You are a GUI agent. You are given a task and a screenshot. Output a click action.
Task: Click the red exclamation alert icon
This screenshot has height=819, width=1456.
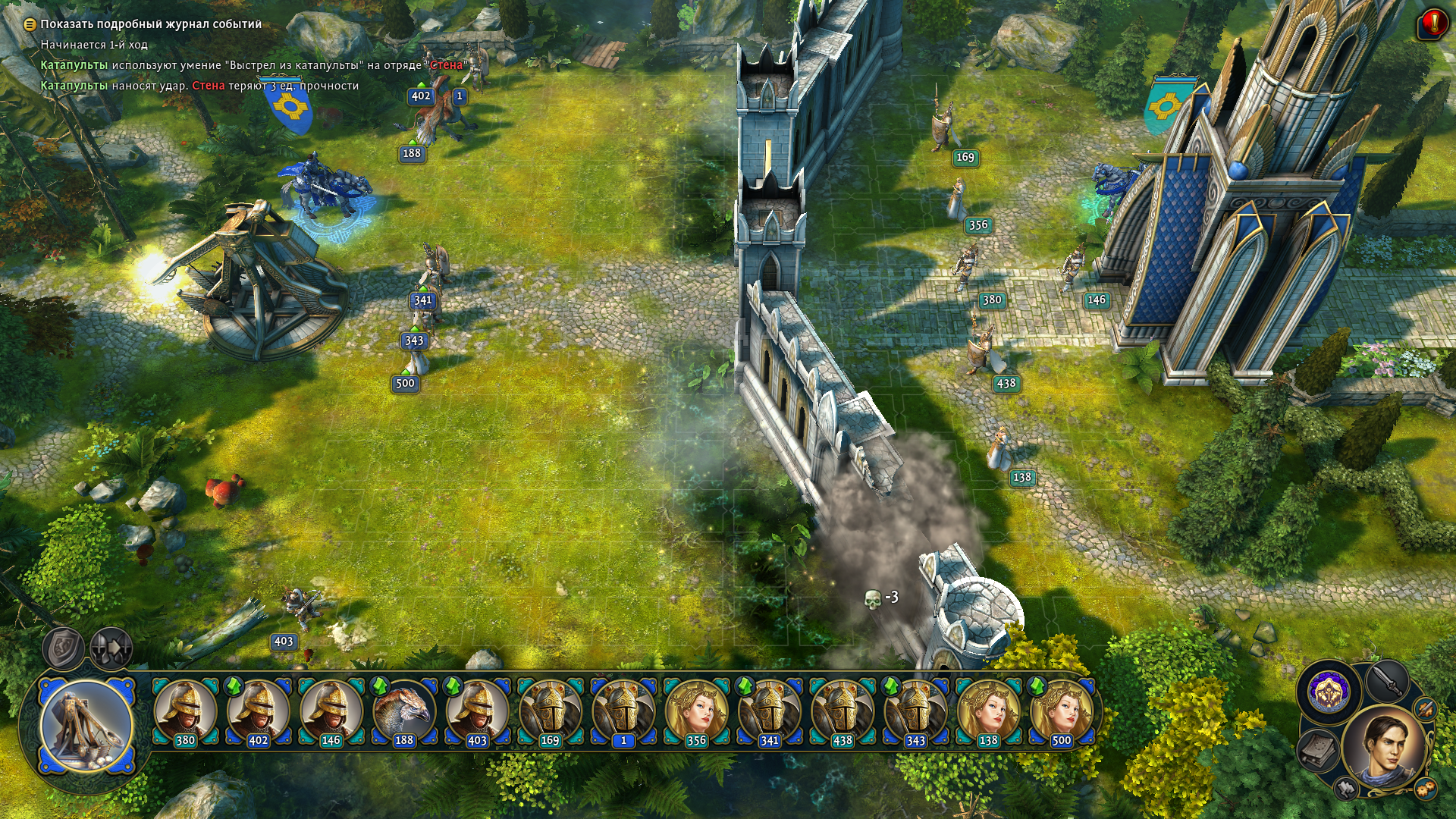(x=1432, y=23)
